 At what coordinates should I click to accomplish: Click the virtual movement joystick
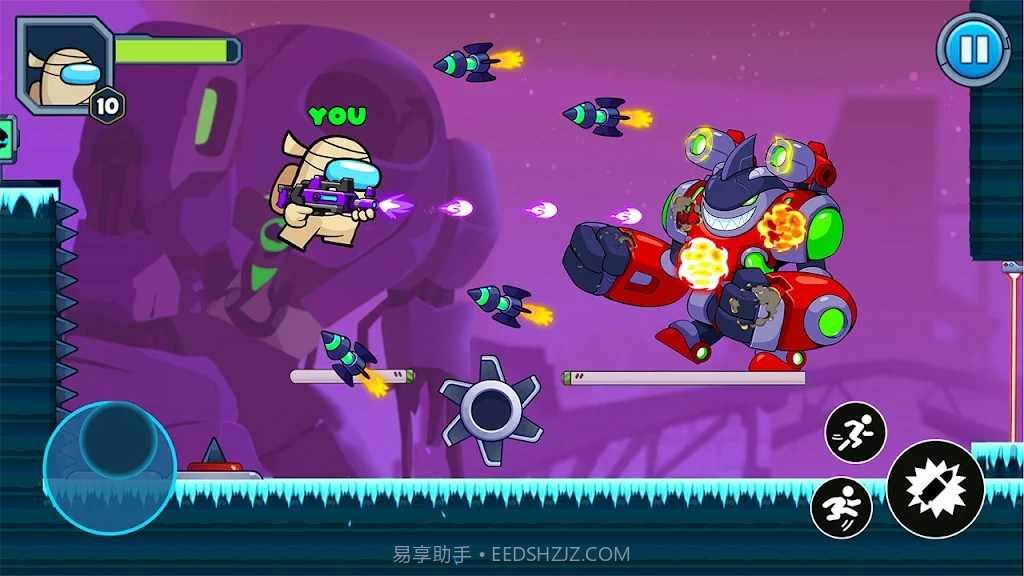click(110, 466)
